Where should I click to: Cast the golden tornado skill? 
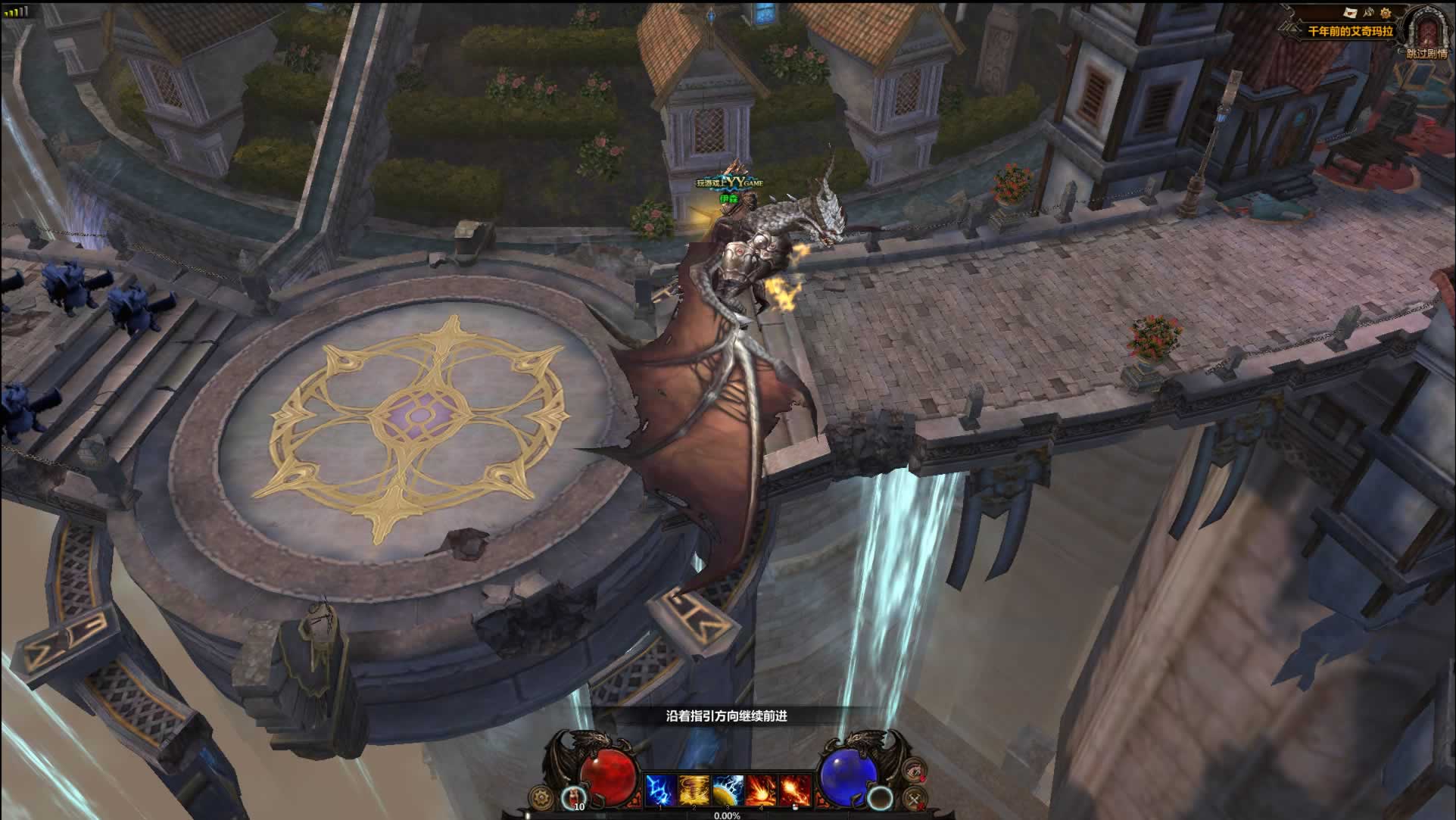694,791
